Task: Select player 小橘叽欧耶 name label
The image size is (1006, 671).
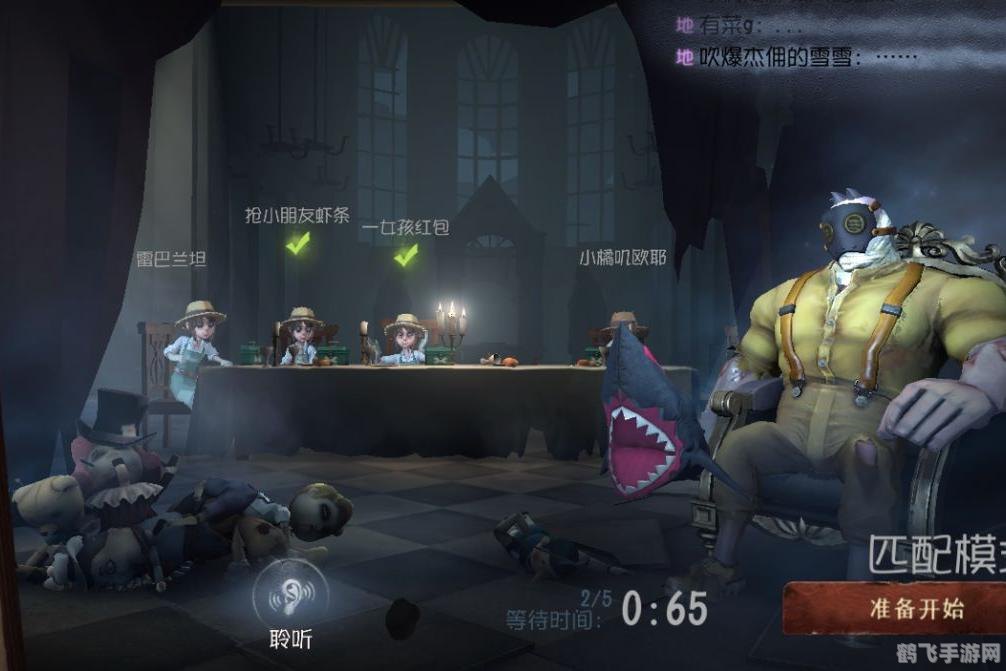Action: (622, 257)
